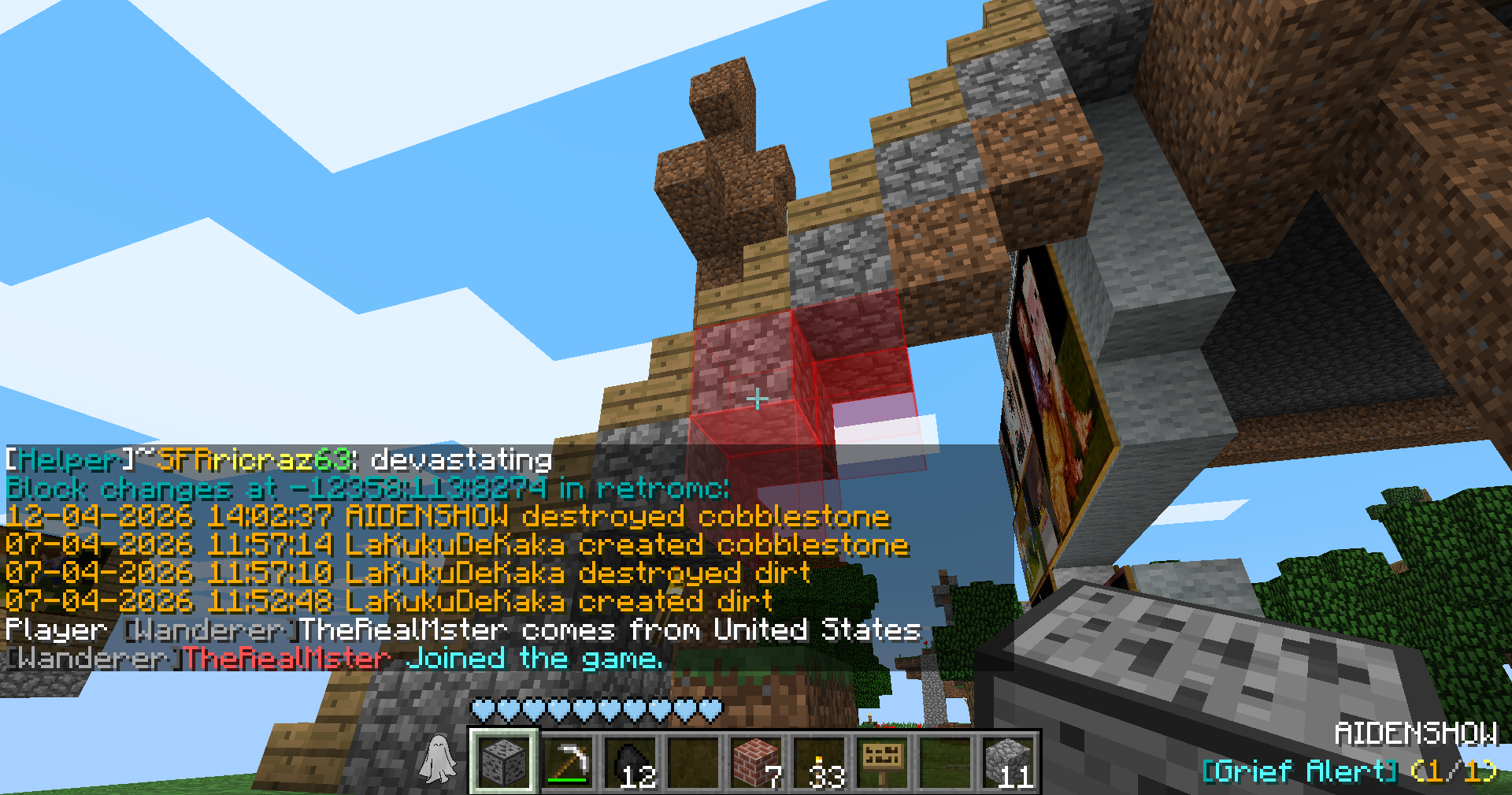Select the iron pickaxe hotbar slot

click(x=567, y=761)
